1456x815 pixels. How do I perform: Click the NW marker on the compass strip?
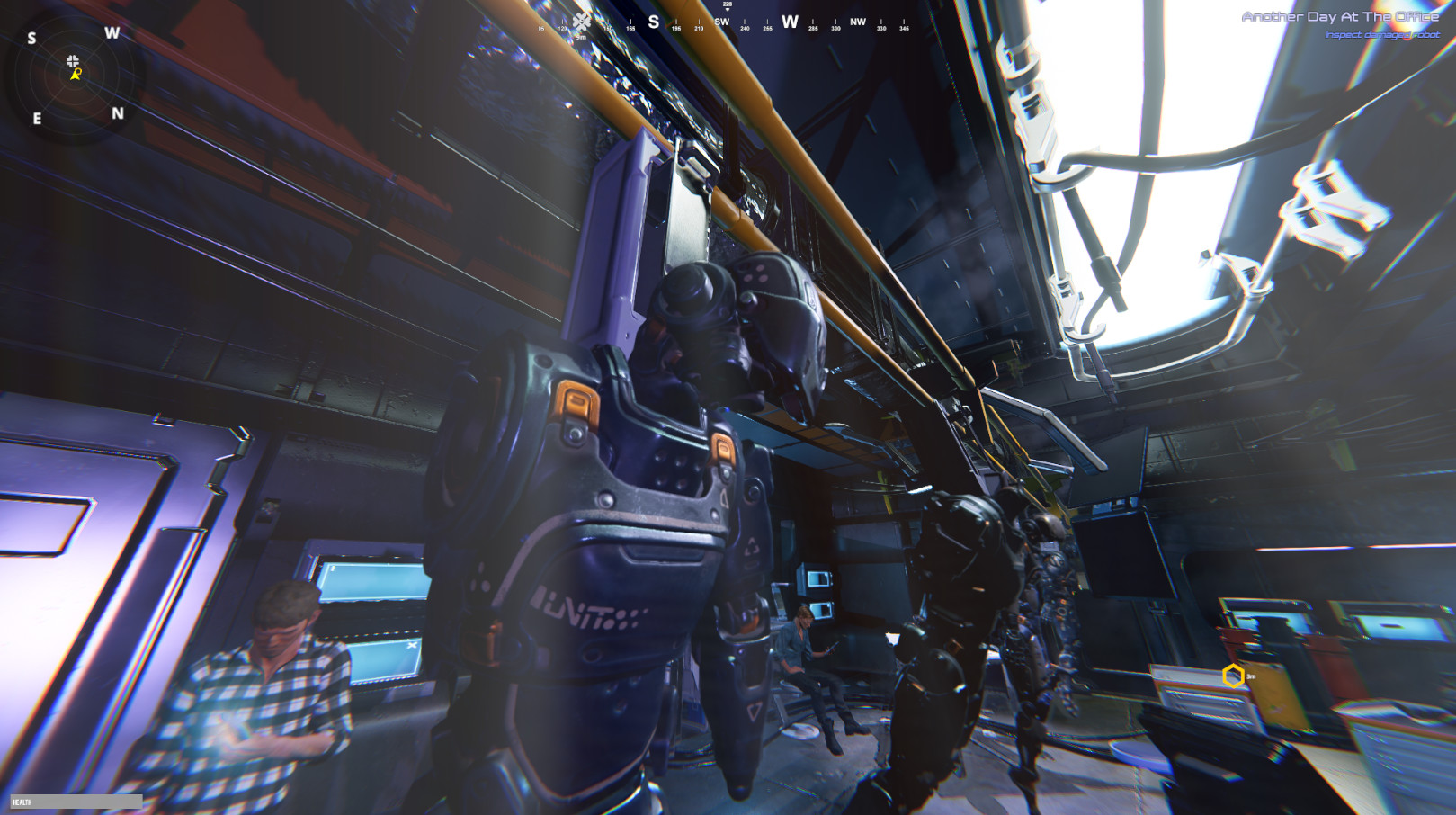point(858,21)
